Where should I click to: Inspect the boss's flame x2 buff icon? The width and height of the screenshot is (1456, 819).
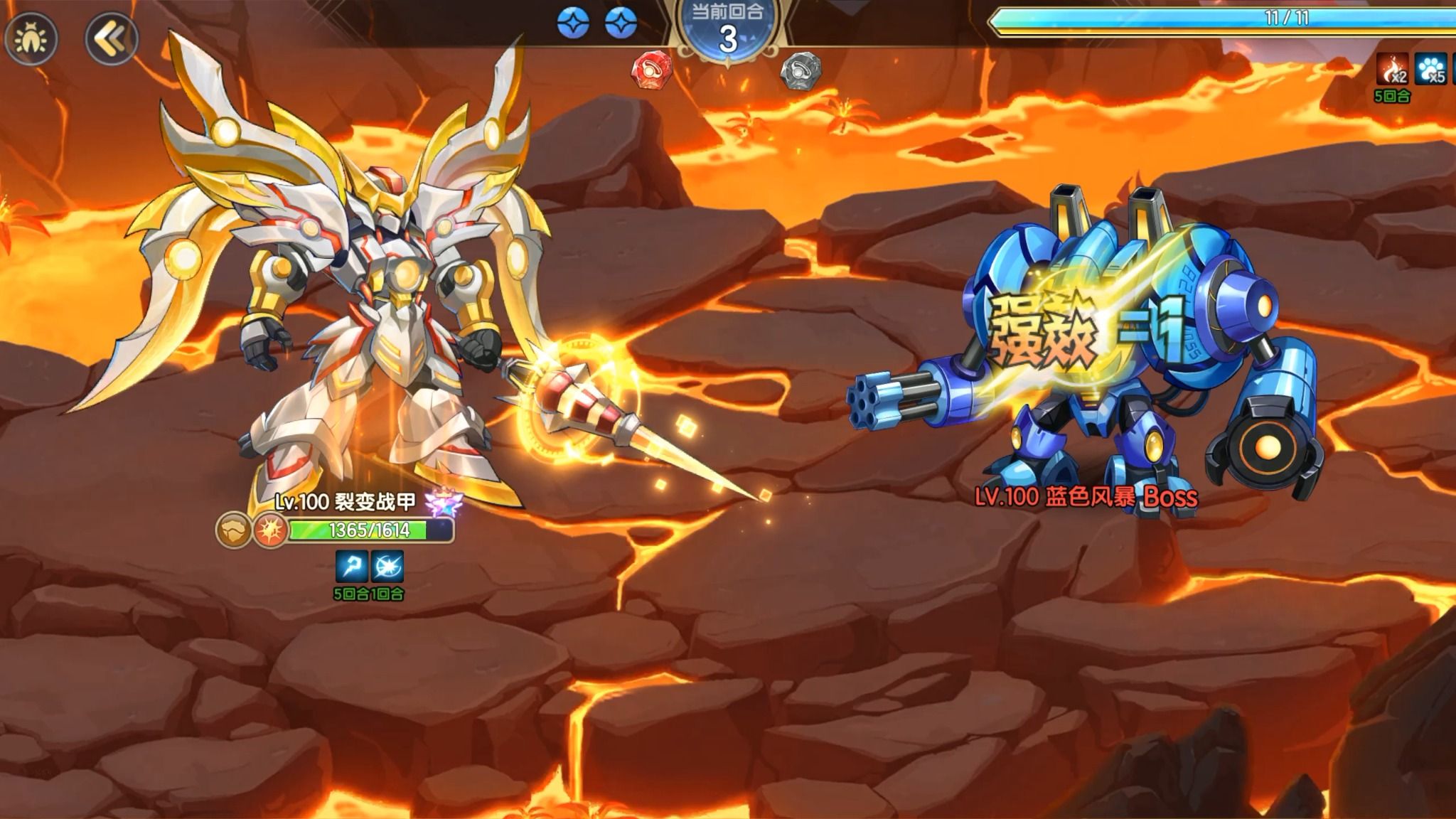[1392, 70]
